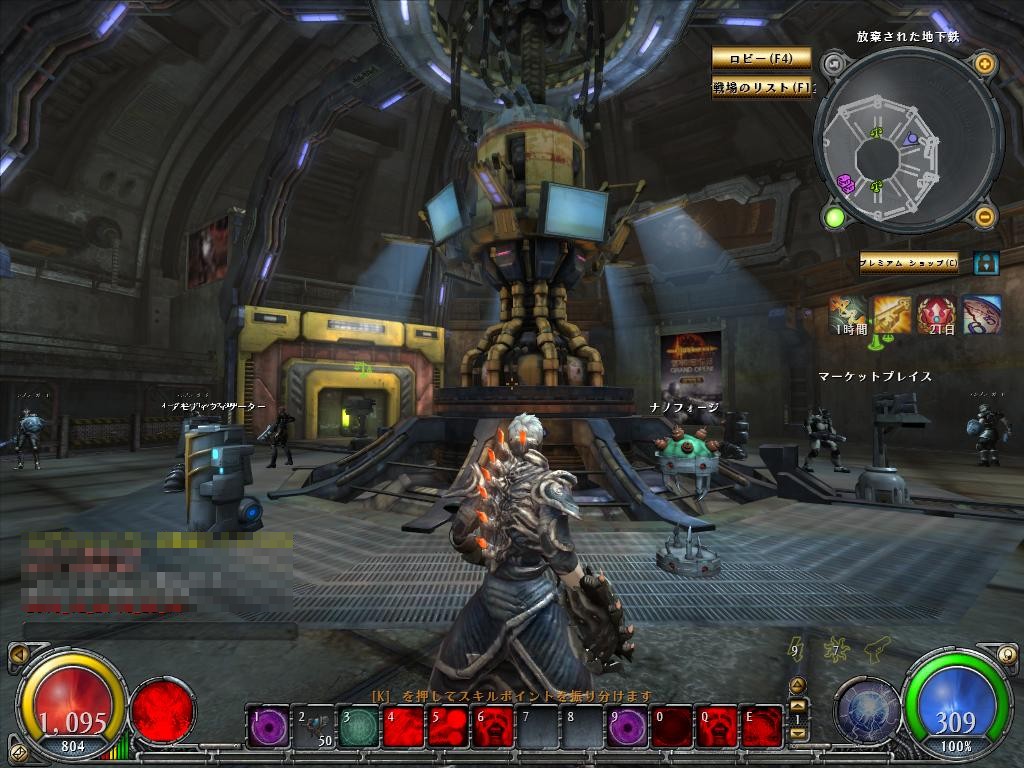Zoom in the minimap with plus button

[984, 65]
